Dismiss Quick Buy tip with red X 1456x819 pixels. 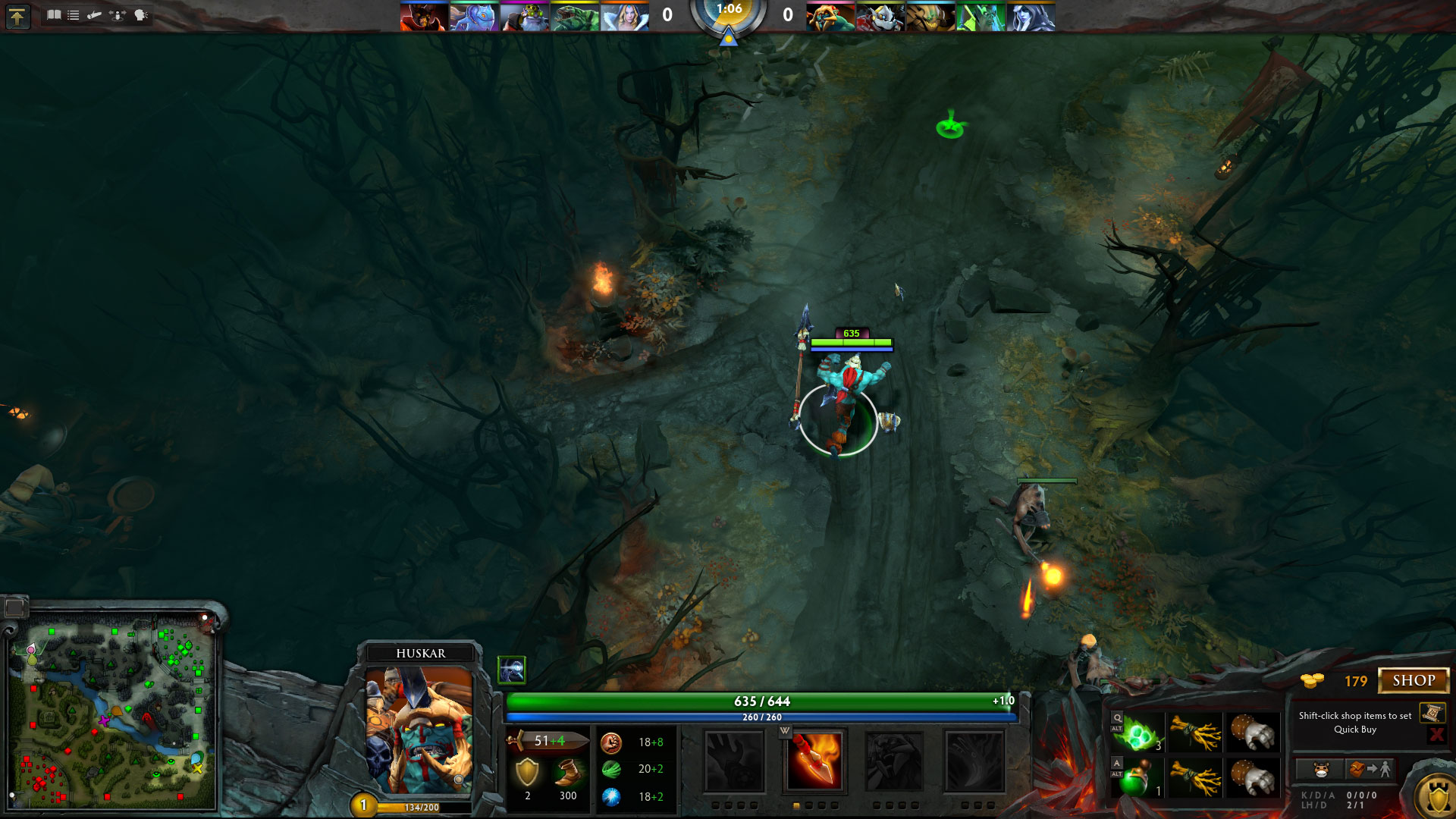pyautogui.click(x=1439, y=734)
